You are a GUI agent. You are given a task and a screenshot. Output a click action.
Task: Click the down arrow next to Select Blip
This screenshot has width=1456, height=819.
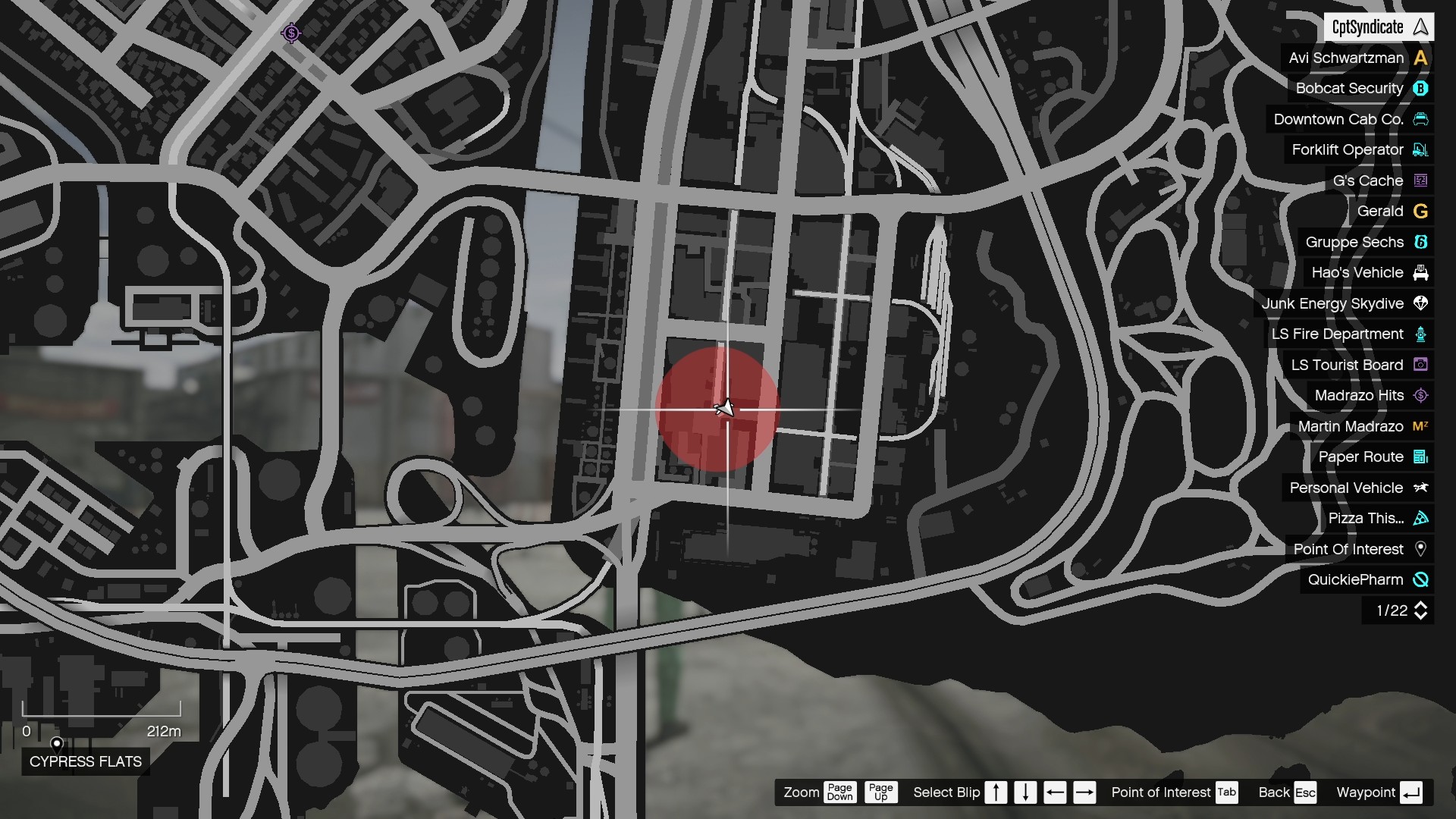coord(1025,792)
